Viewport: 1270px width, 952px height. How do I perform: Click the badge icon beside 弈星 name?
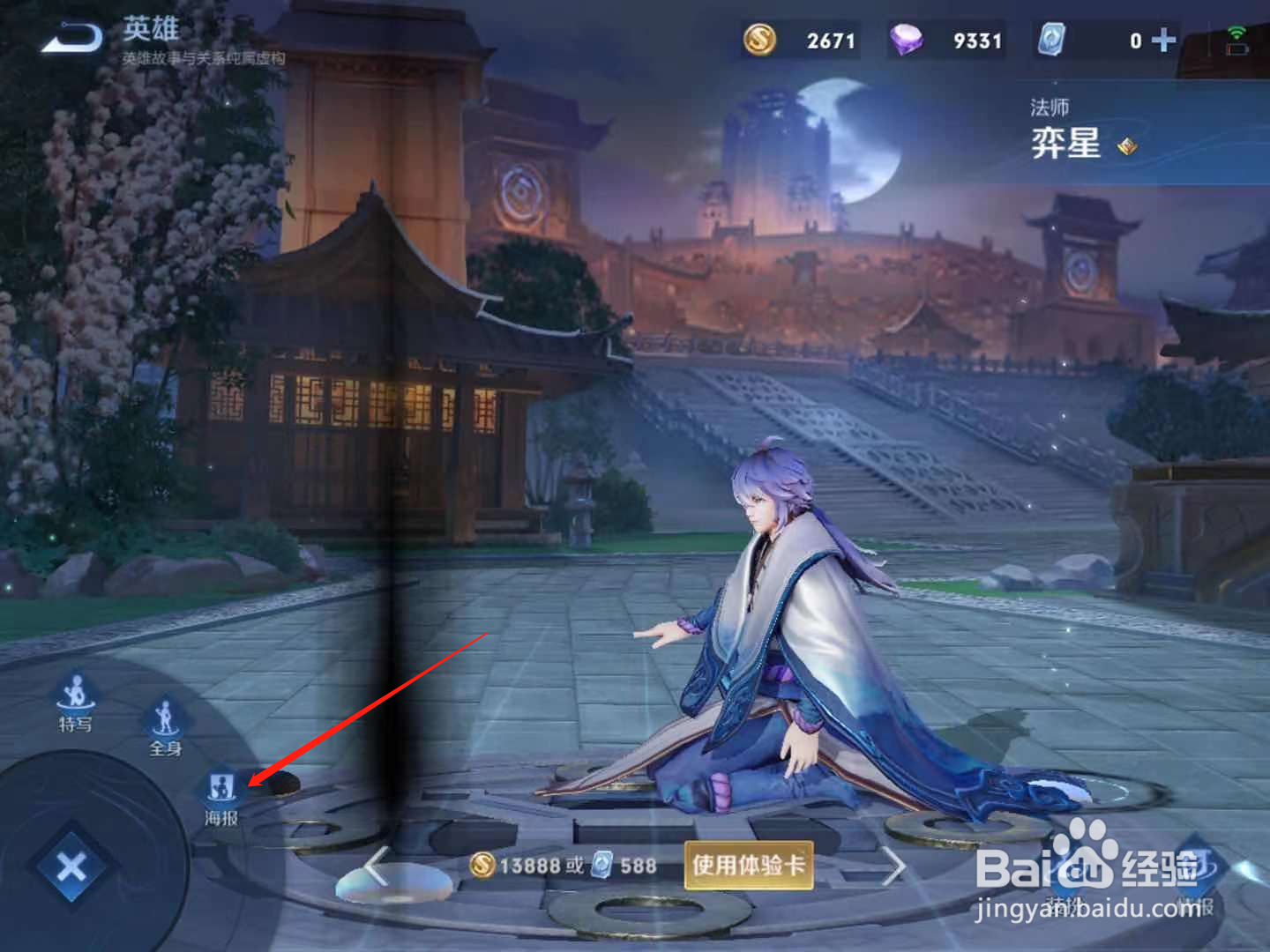point(1128,147)
